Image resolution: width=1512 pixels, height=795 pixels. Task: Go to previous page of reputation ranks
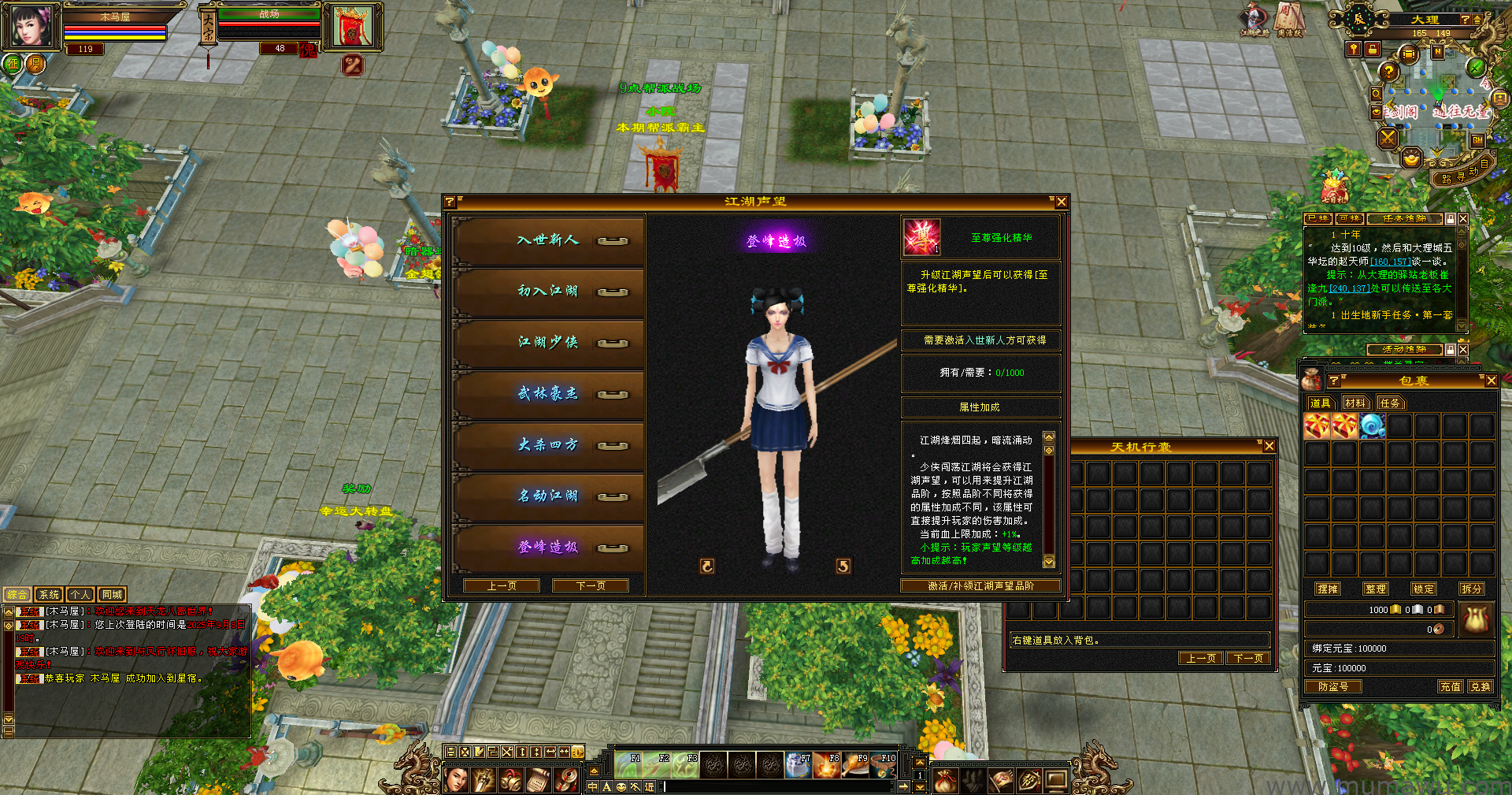coord(502,586)
